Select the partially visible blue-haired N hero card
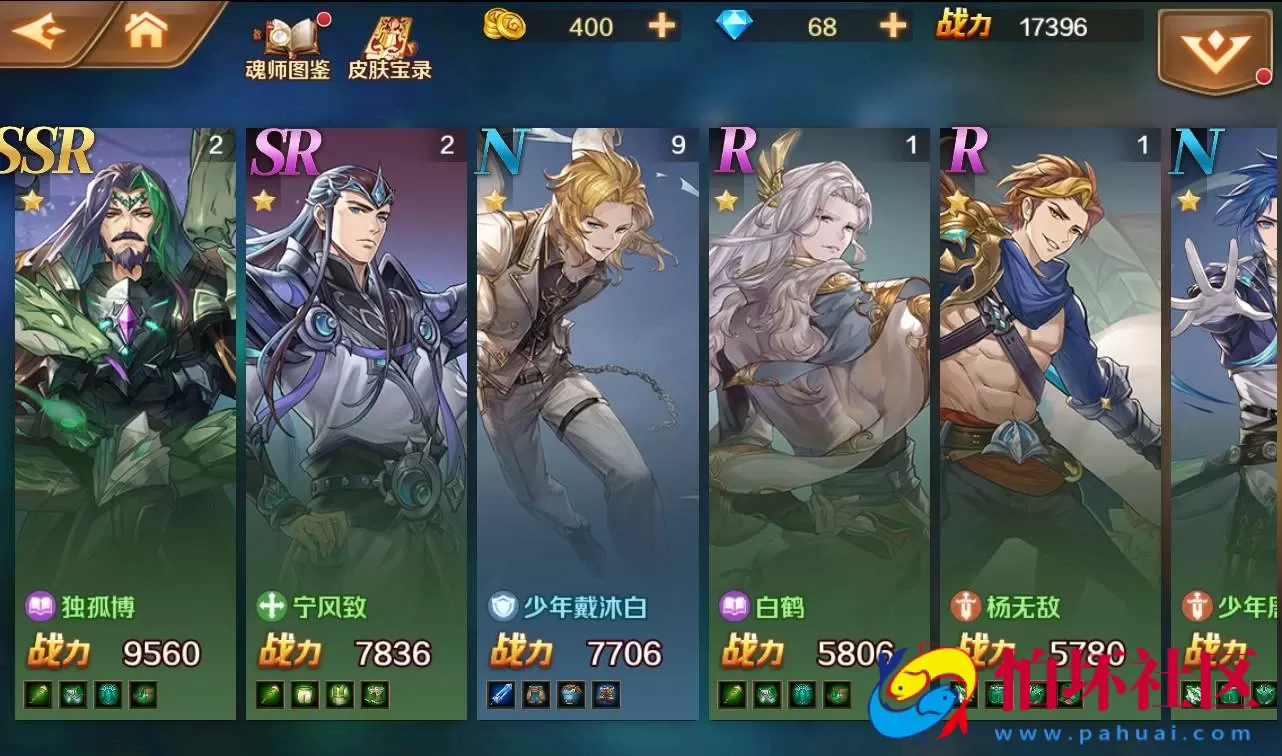 [1227, 400]
